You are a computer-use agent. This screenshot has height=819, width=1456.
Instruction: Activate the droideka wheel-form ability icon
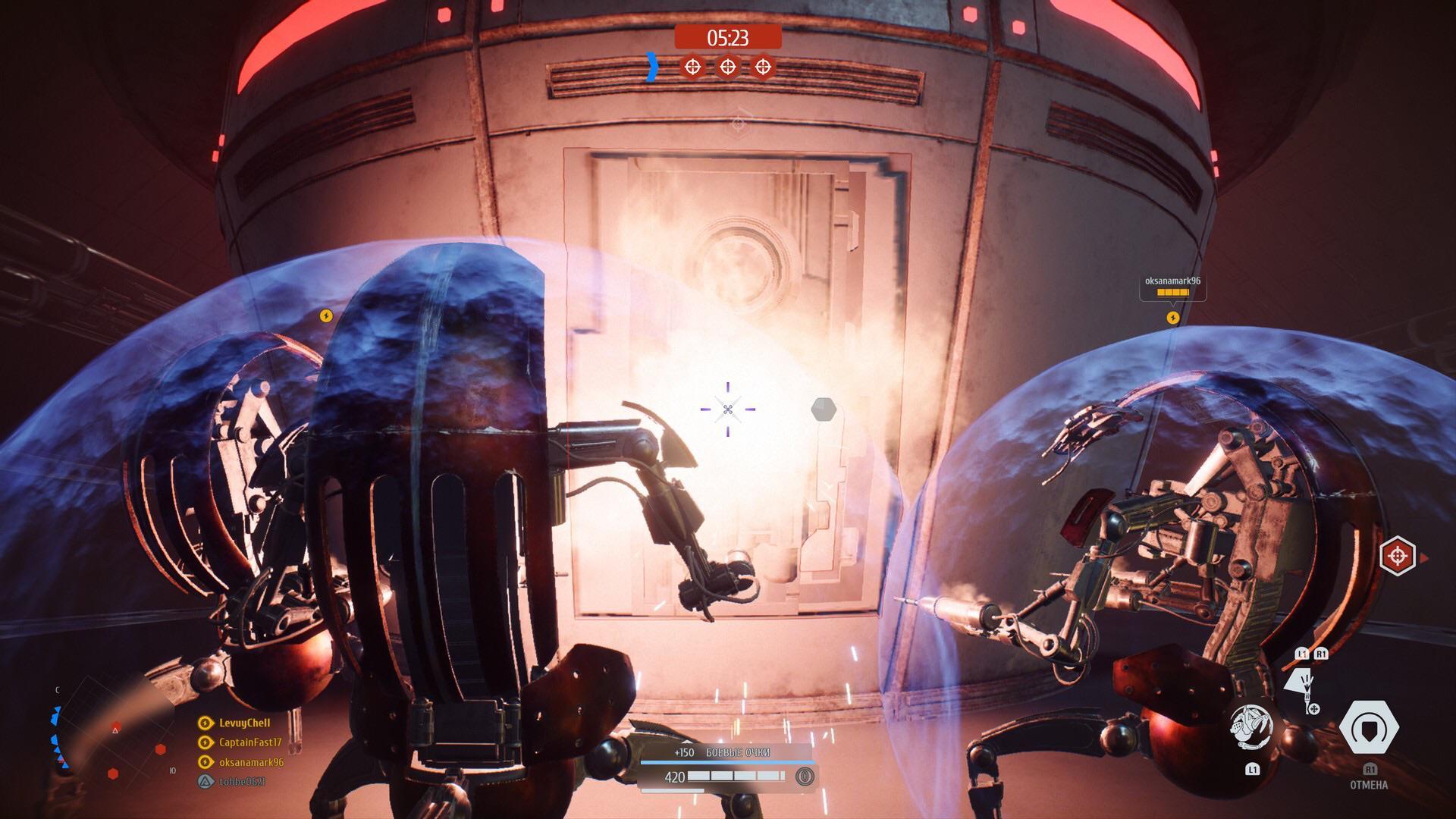[x=1250, y=728]
